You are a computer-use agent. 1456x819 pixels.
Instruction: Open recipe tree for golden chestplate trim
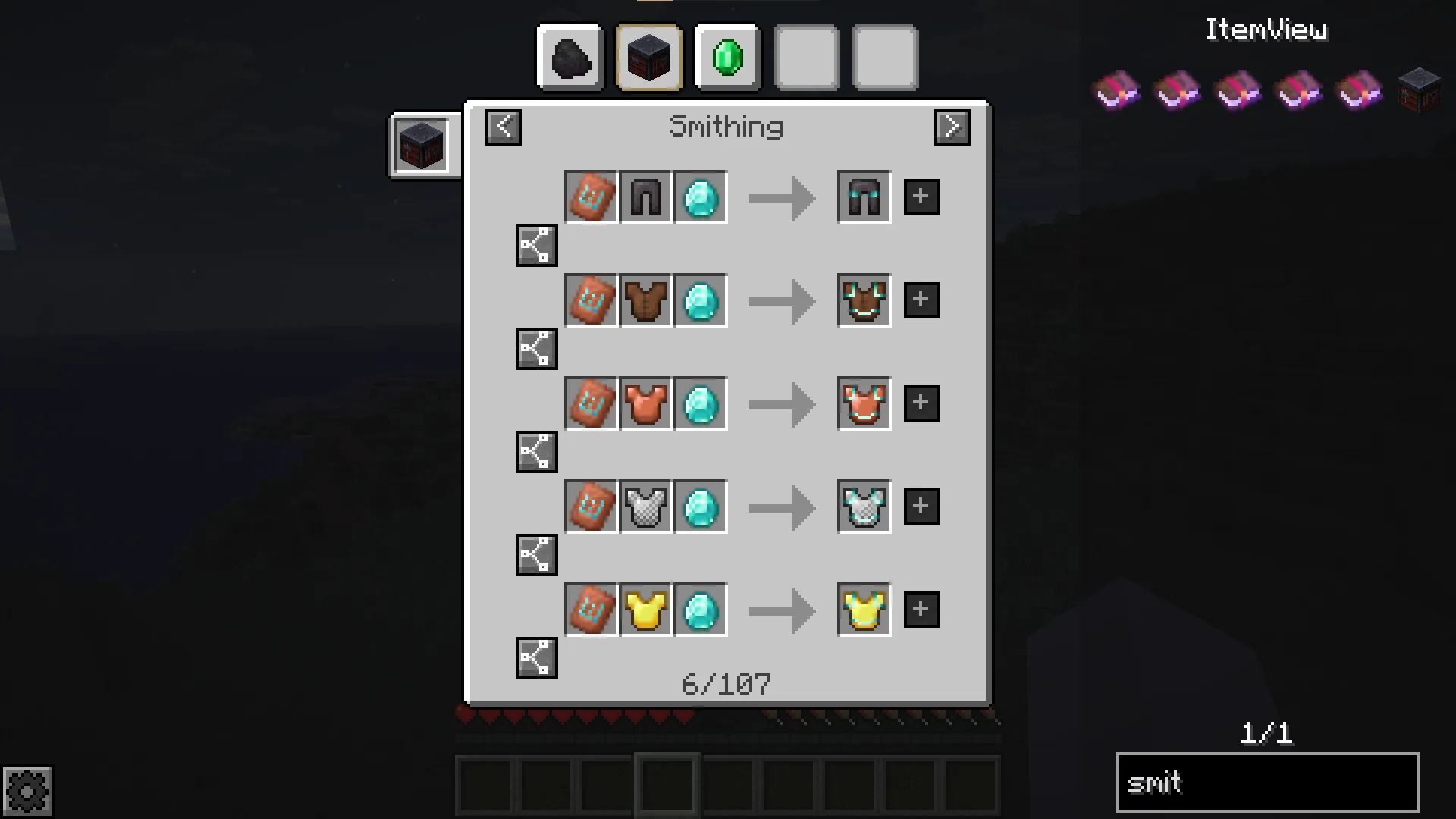pos(536,658)
